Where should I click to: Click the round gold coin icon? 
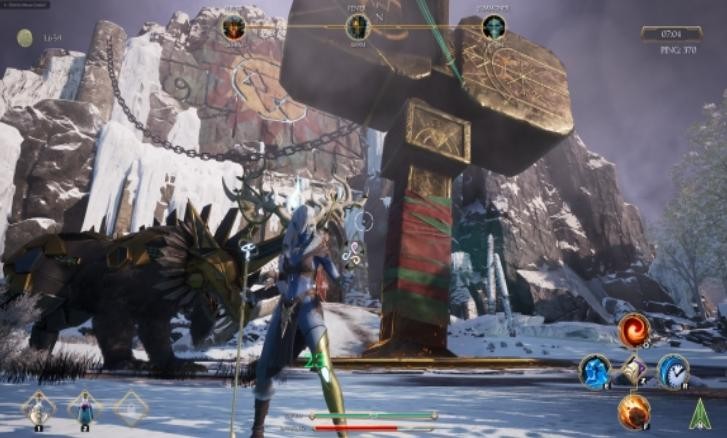(24, 38)
